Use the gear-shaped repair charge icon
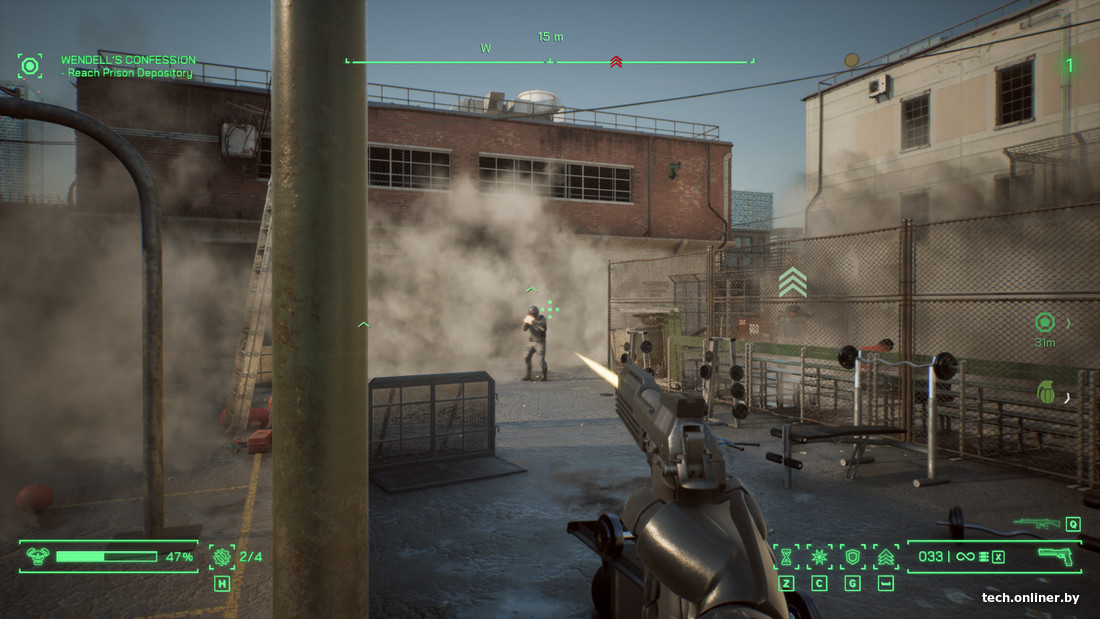Viewport: 1100px width, 619px height. [222, 557]
